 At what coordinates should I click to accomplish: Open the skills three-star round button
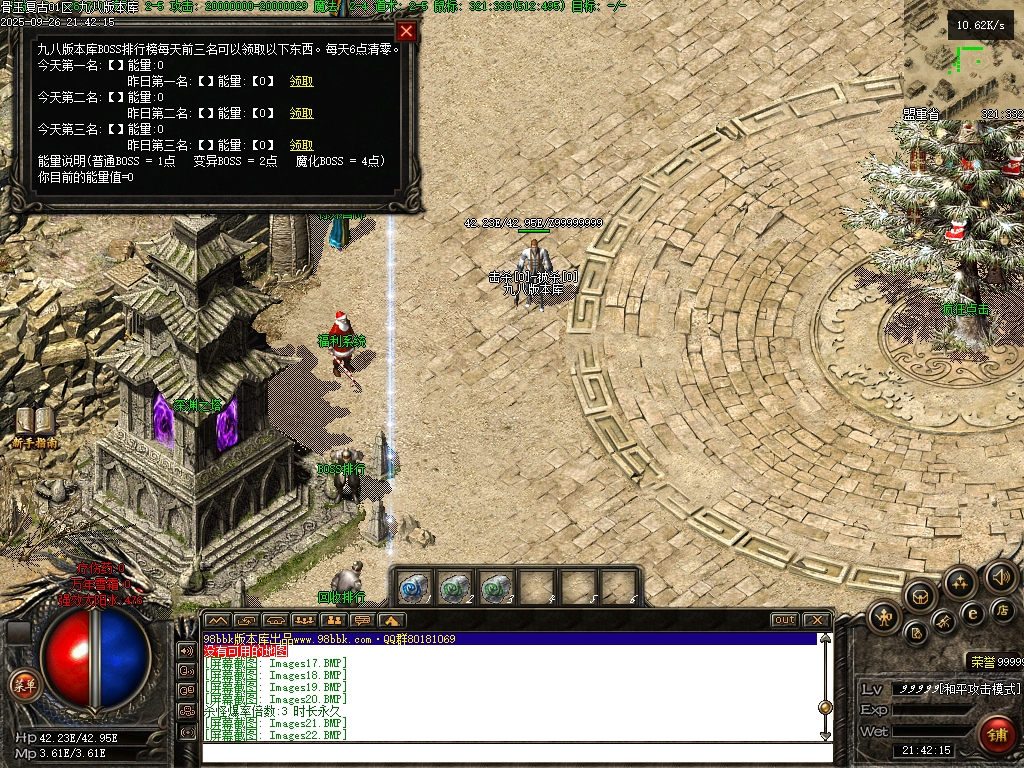coord(960,582)
